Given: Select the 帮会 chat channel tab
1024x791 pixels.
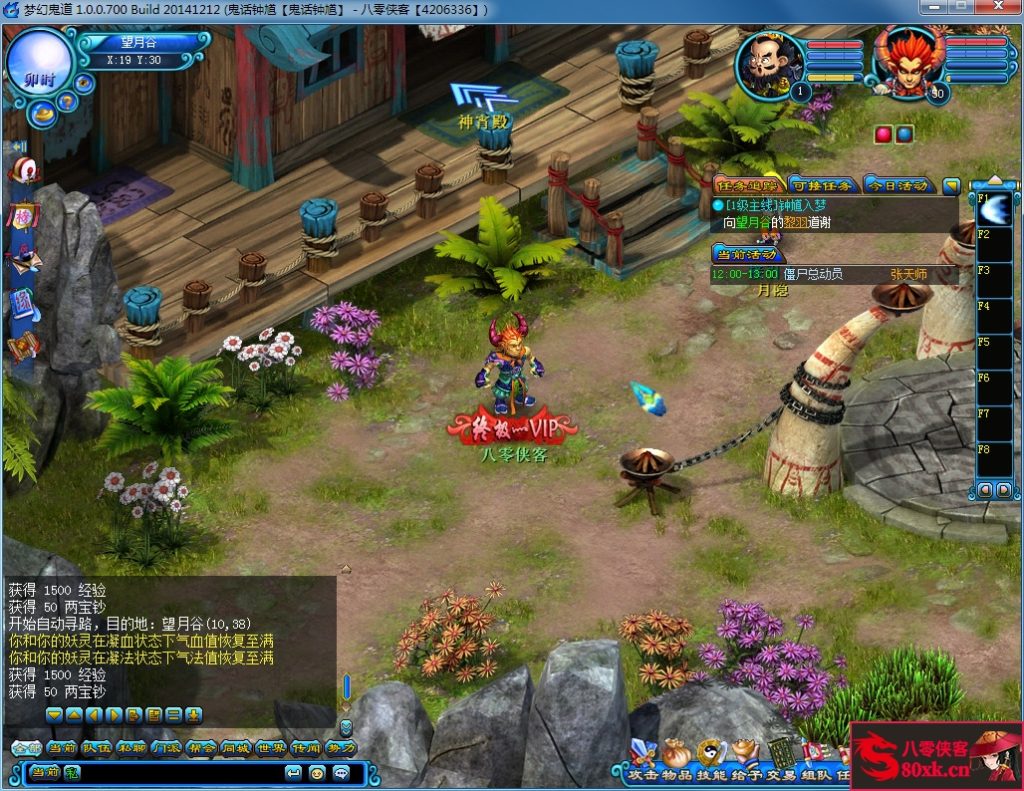Looking at the screenshot, I should click(x=201, y=747).
